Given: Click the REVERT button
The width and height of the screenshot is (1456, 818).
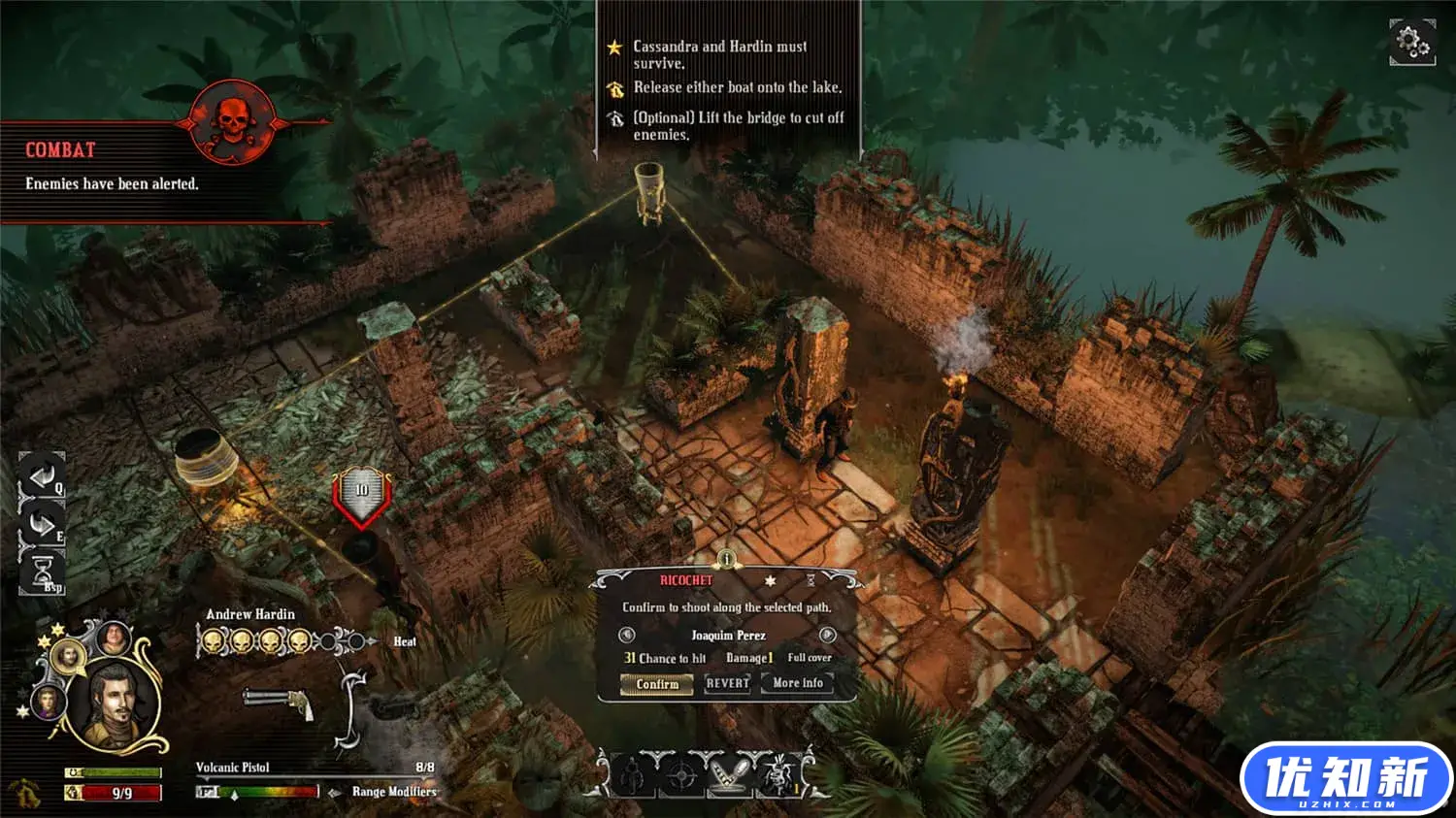Looking at the screenshot, I should [728, 683].
